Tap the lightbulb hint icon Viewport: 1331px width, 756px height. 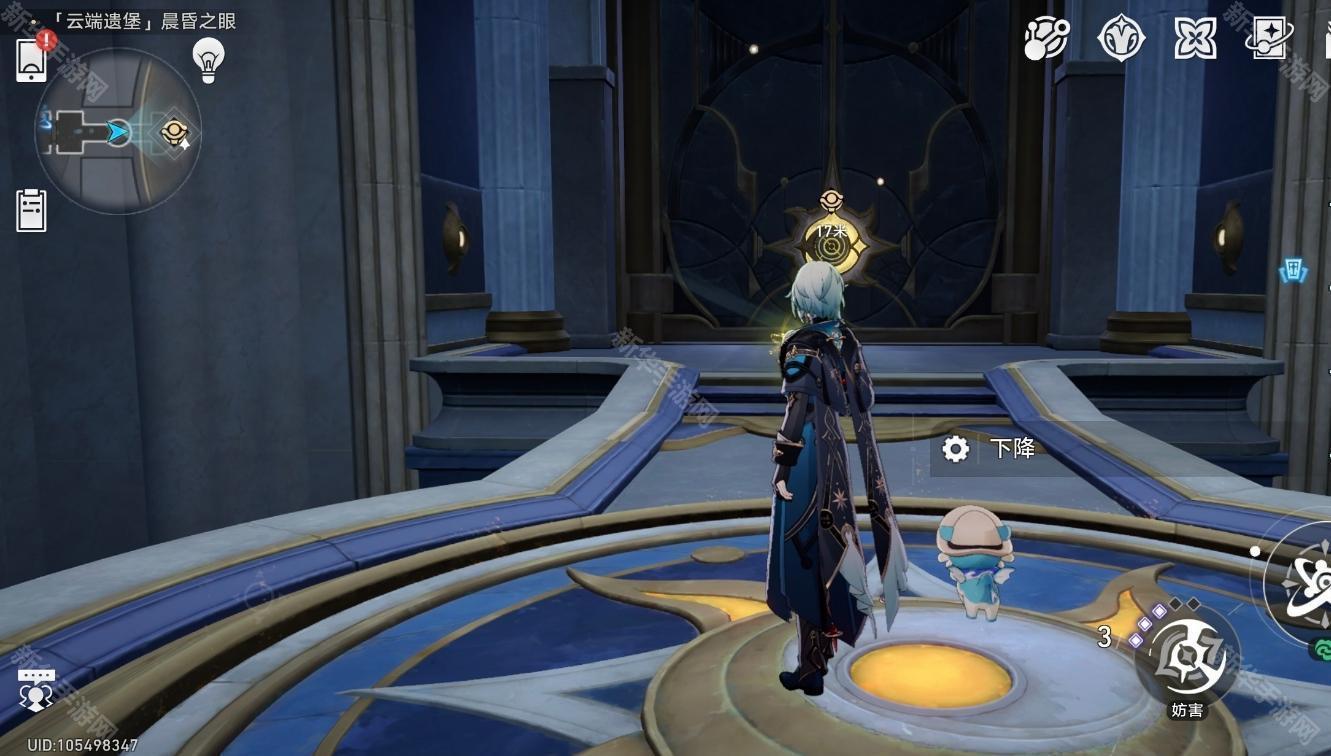(x=208, y=60)
